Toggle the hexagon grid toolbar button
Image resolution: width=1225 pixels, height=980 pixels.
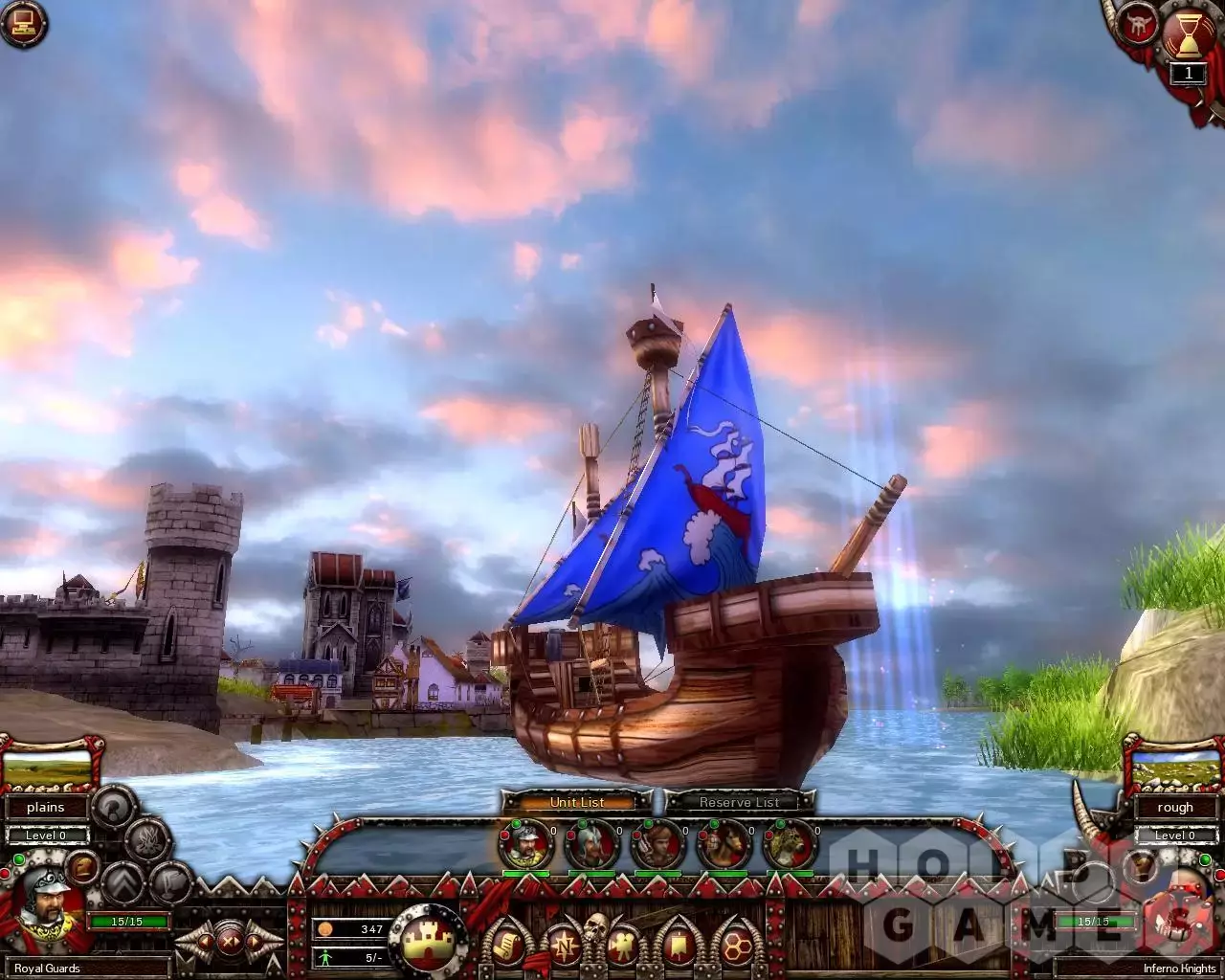[736, 947]
